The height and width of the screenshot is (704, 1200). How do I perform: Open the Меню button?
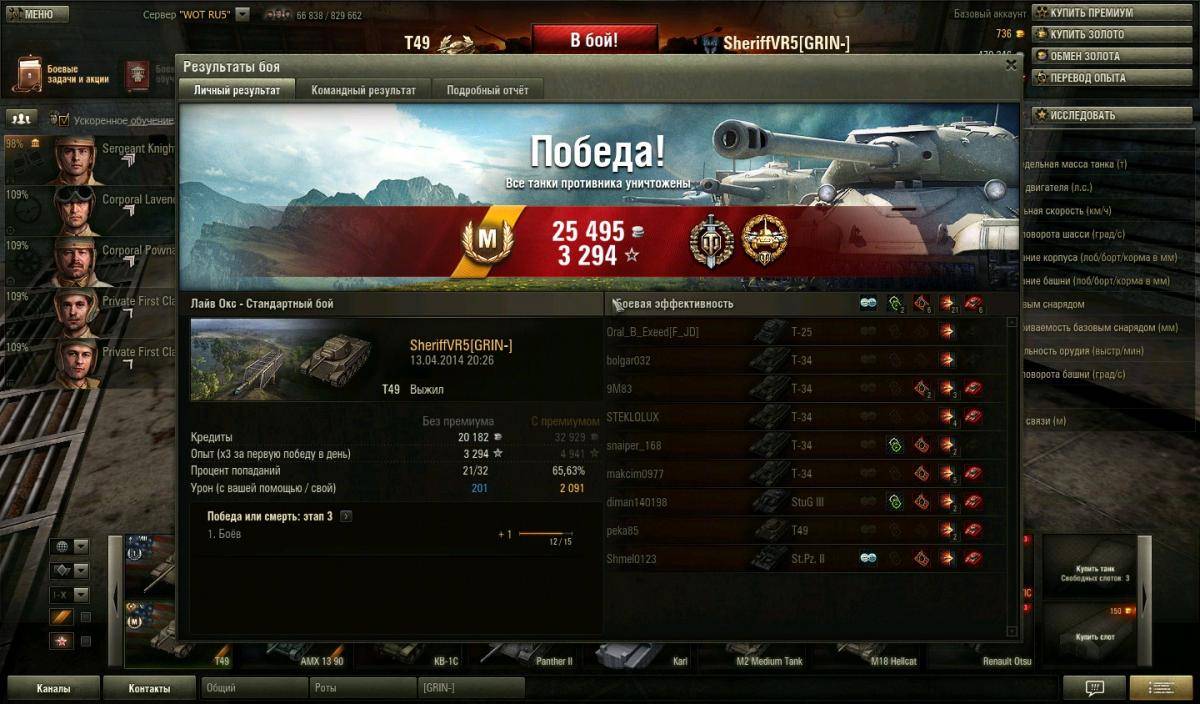point(37,15)
